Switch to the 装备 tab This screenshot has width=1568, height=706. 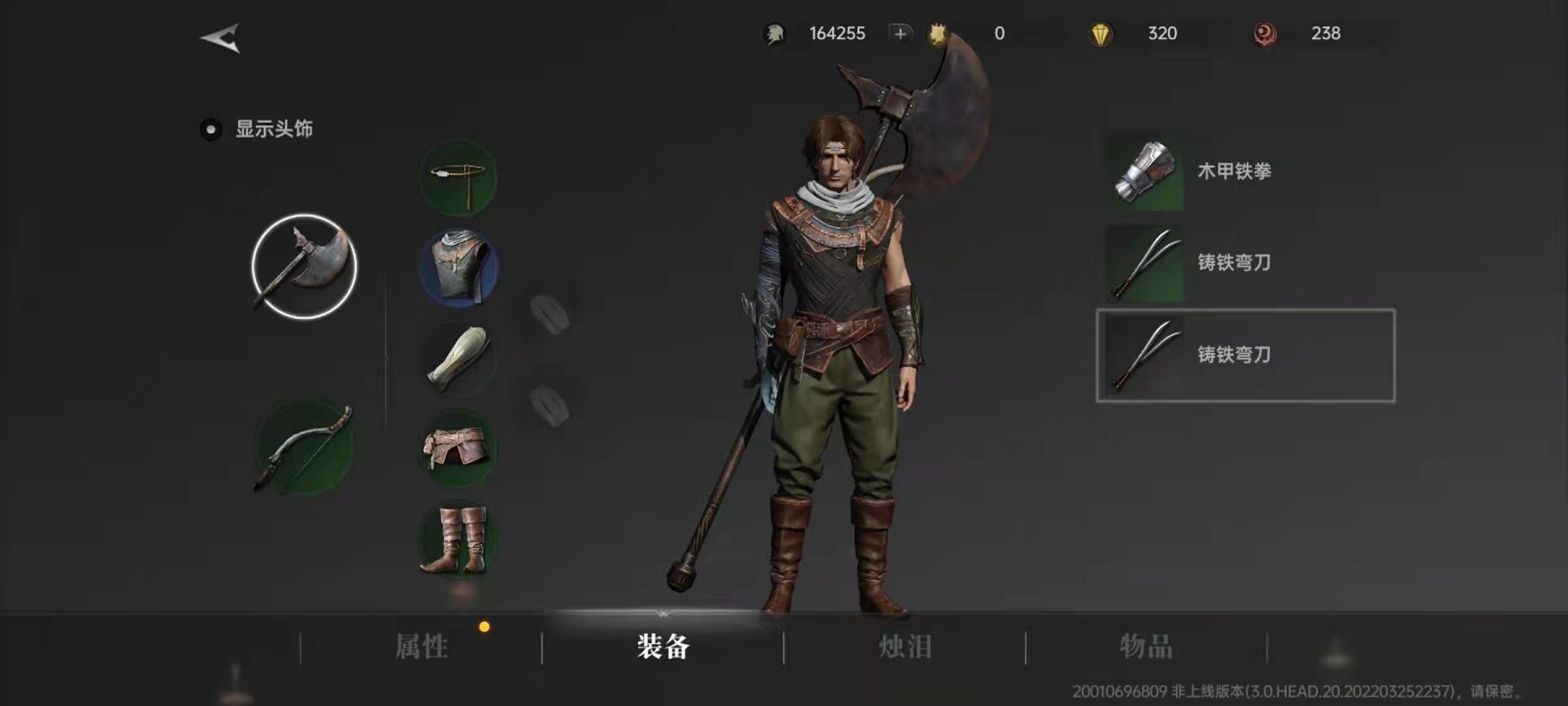pos(663,647)
